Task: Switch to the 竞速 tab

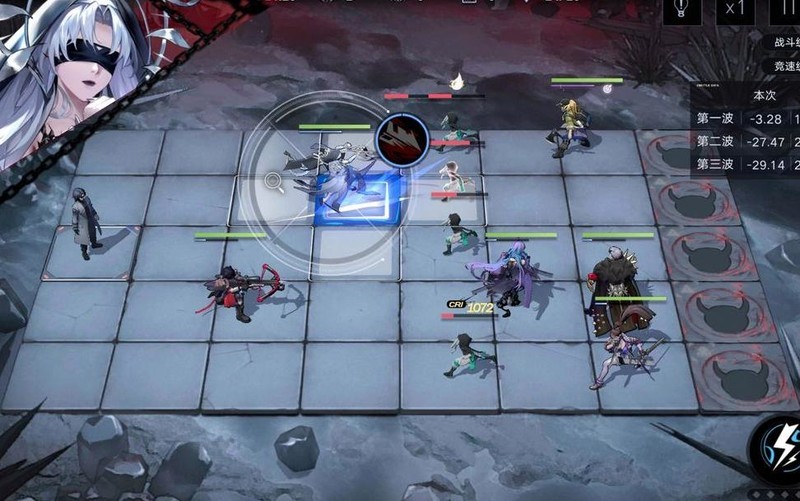Action: [786, 66]
